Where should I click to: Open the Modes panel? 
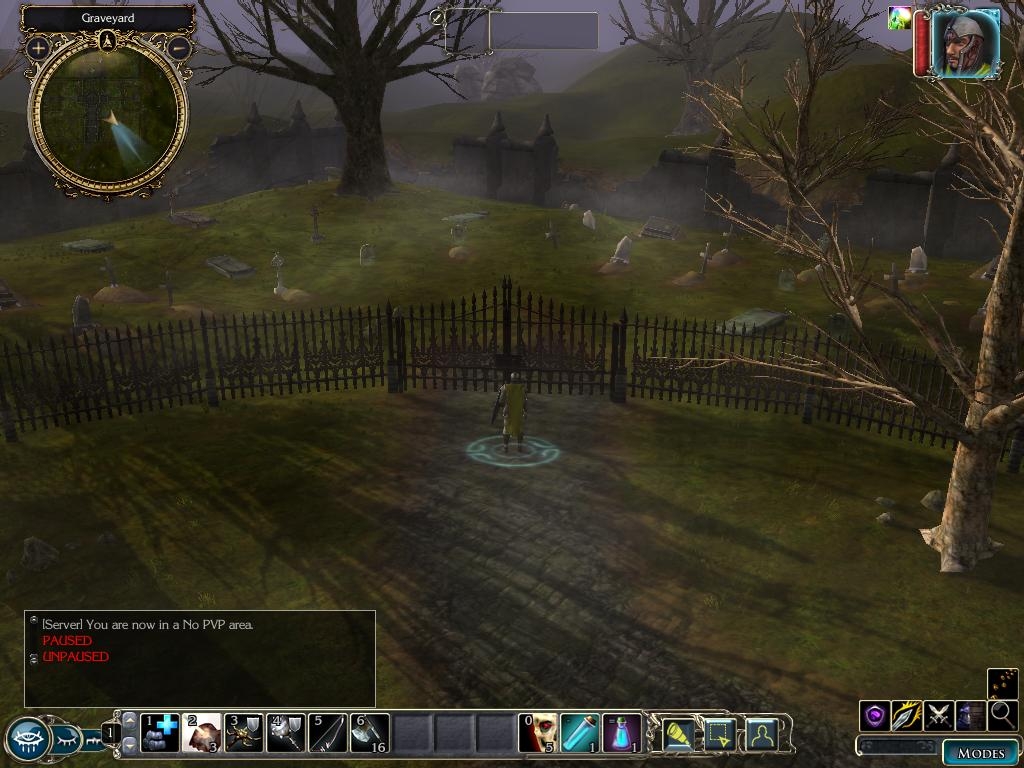coord(979,753)
